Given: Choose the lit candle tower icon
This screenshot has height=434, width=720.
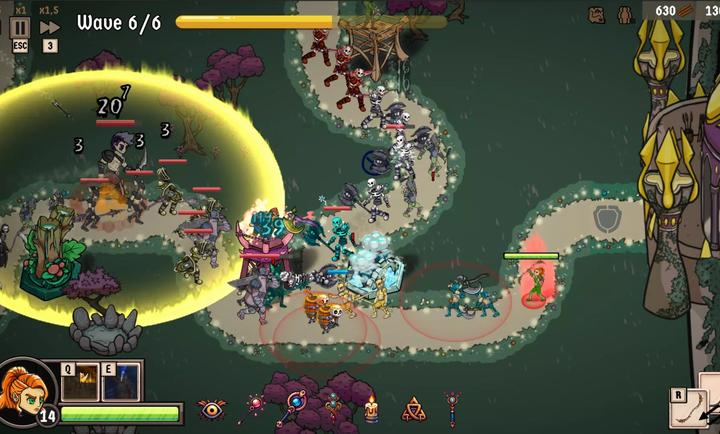Looking at the screenshot, I should 371,408.
